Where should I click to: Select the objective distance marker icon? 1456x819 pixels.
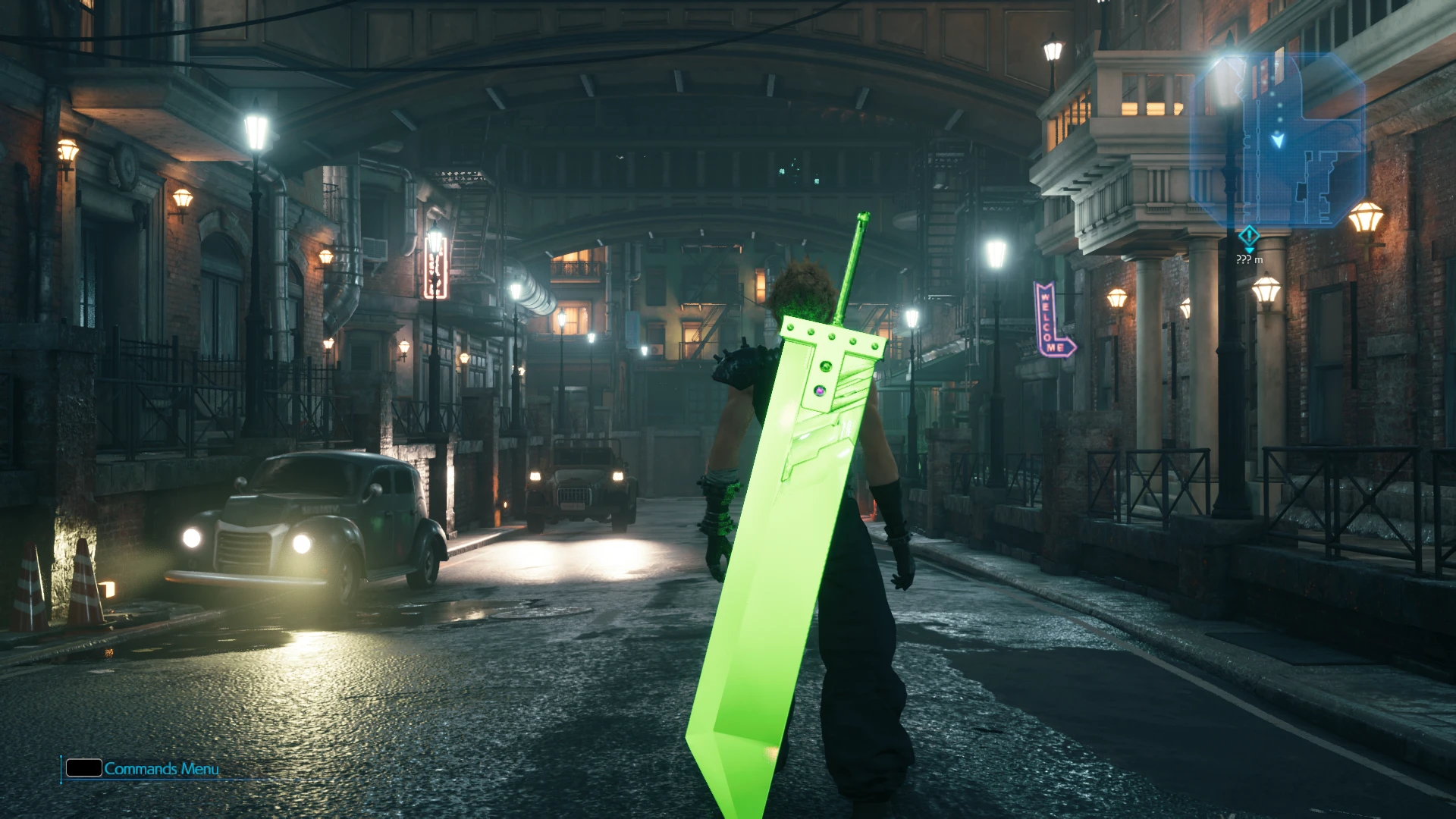1249,237
